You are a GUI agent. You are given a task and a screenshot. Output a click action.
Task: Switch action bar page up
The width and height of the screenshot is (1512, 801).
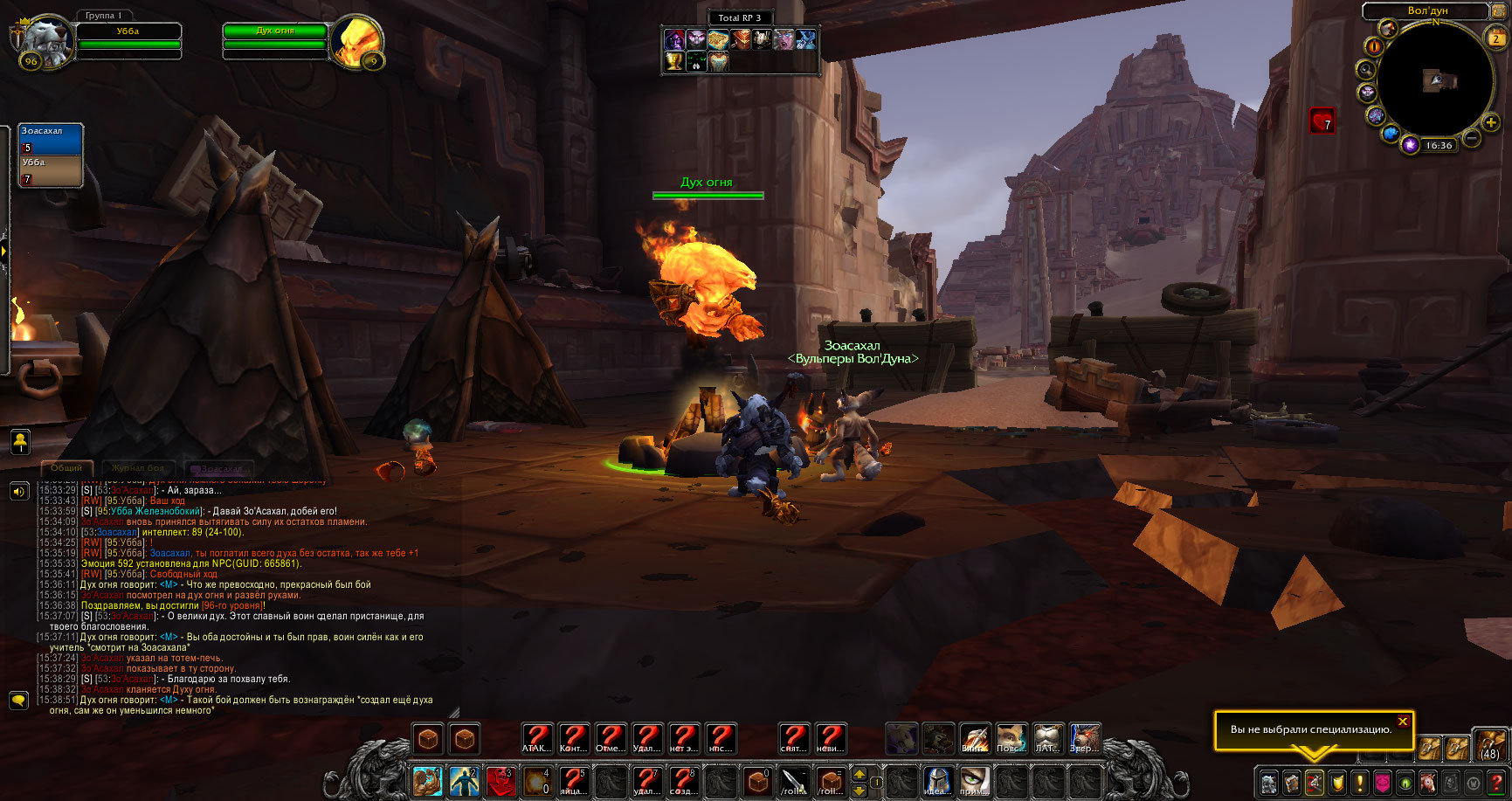(860, 773)
